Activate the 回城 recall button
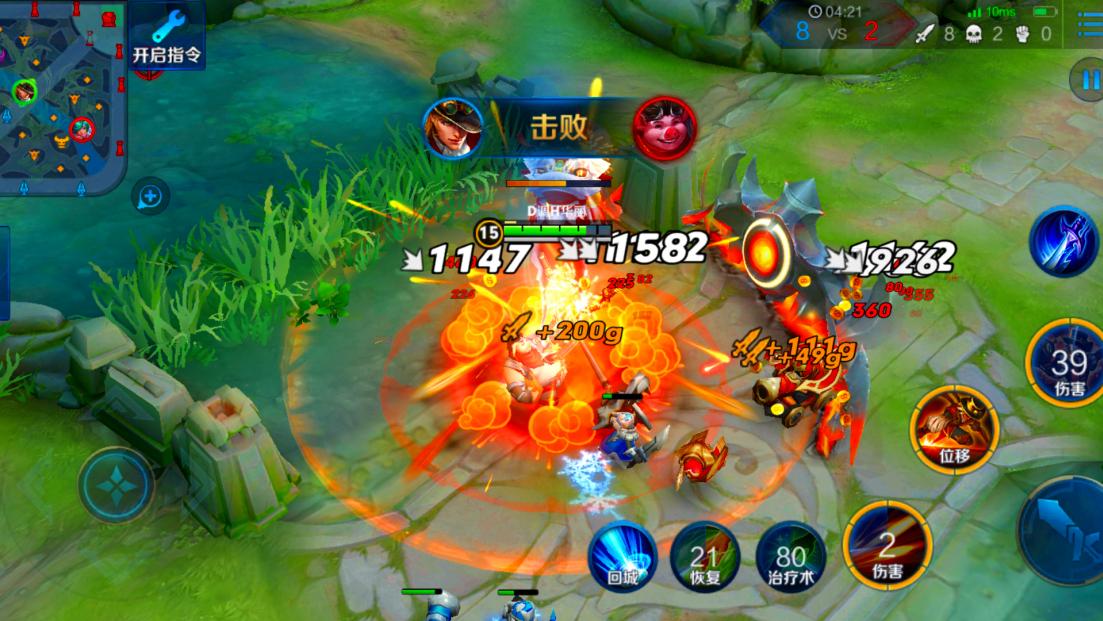The width and height of the screenshot is (1103, 621). [621, 556]
